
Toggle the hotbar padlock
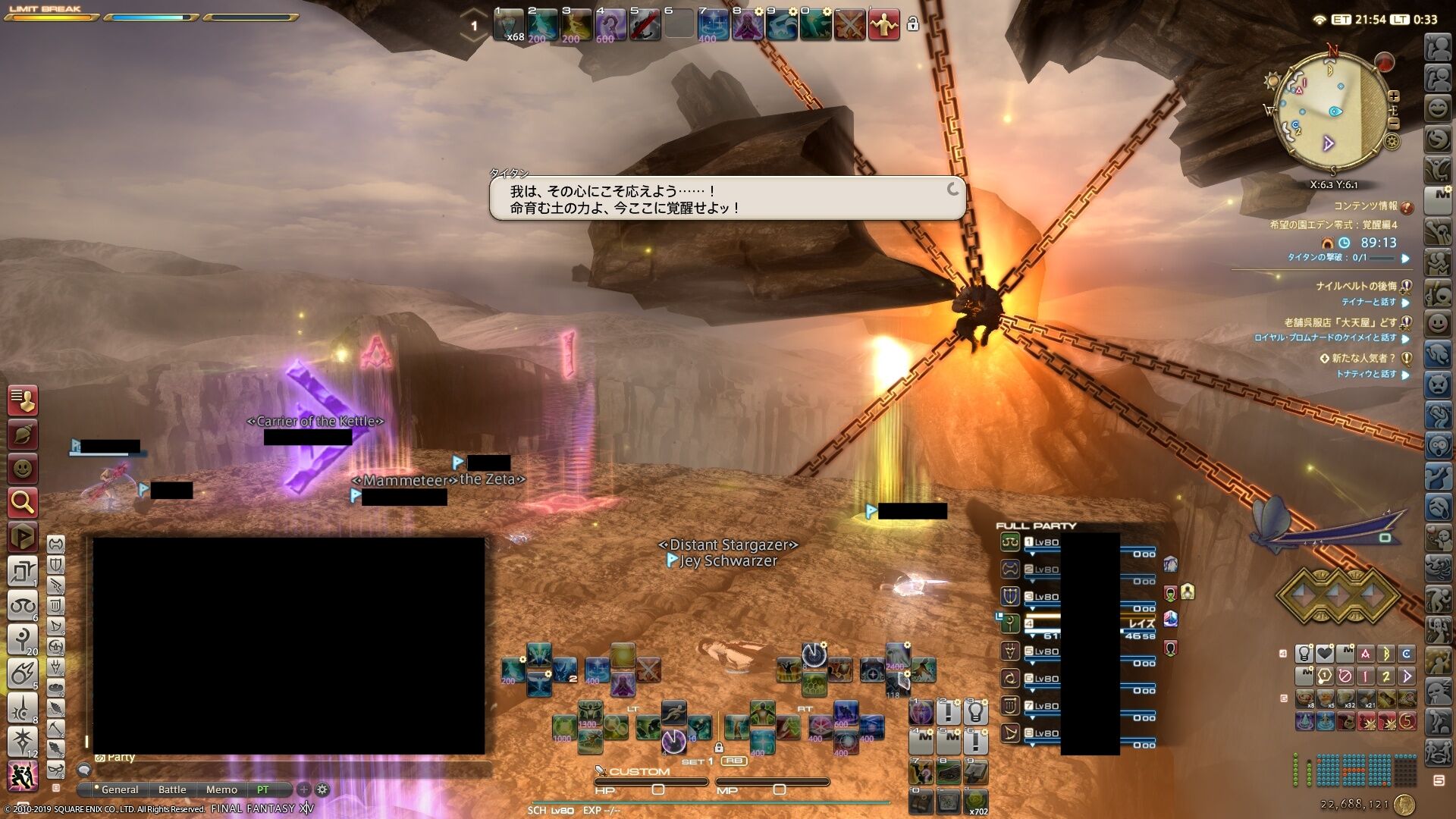[x=913, y=24]
